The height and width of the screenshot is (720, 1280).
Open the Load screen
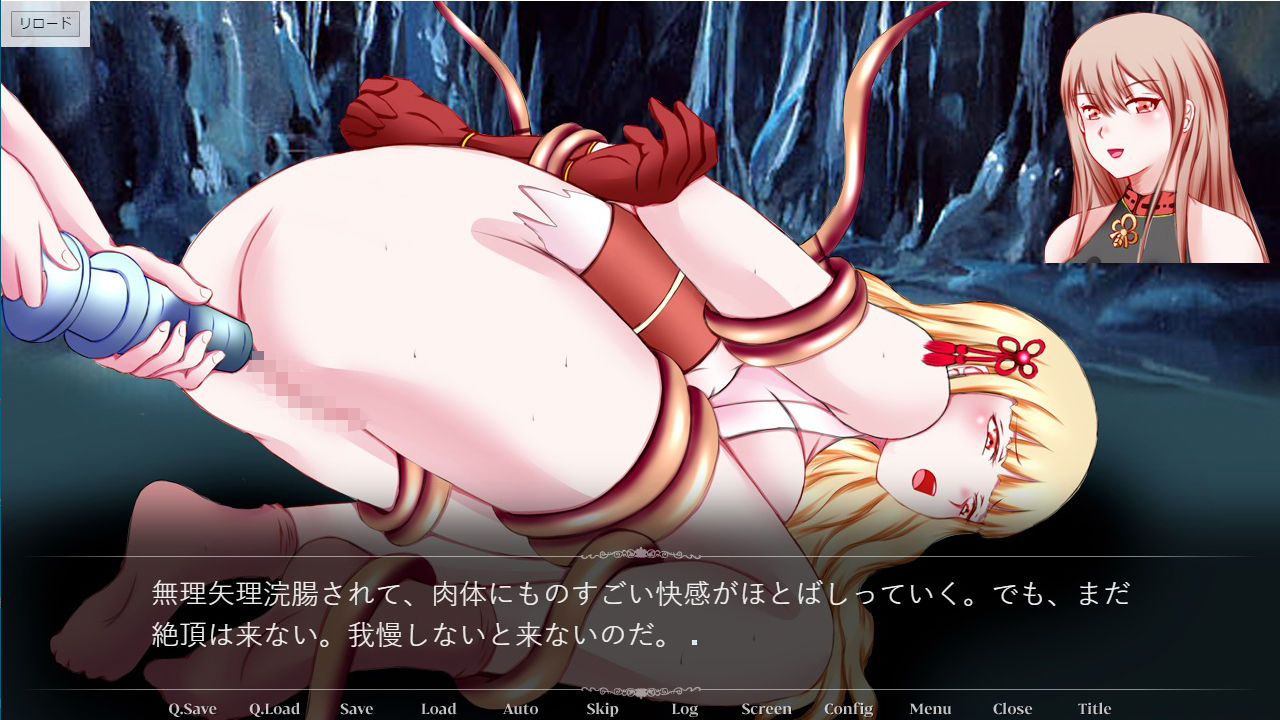(x=438, y=708)
